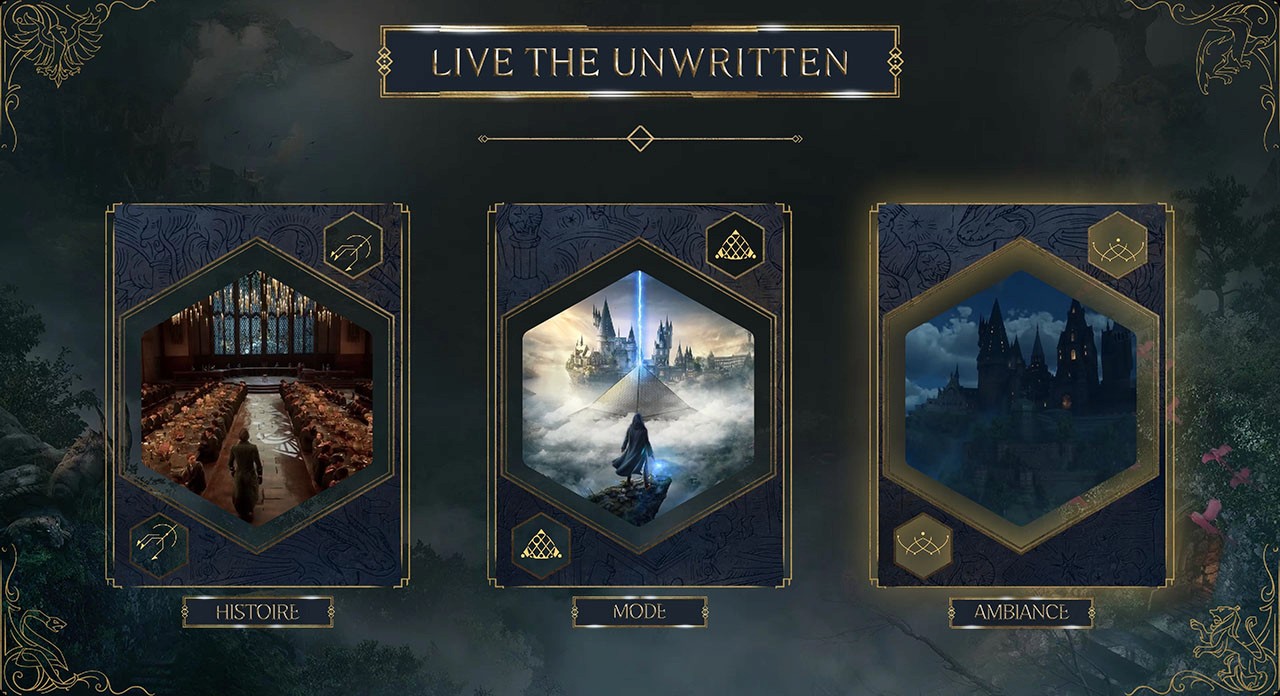Click the Histoire label button
The image size is (1280, 696).
(258, 612)
